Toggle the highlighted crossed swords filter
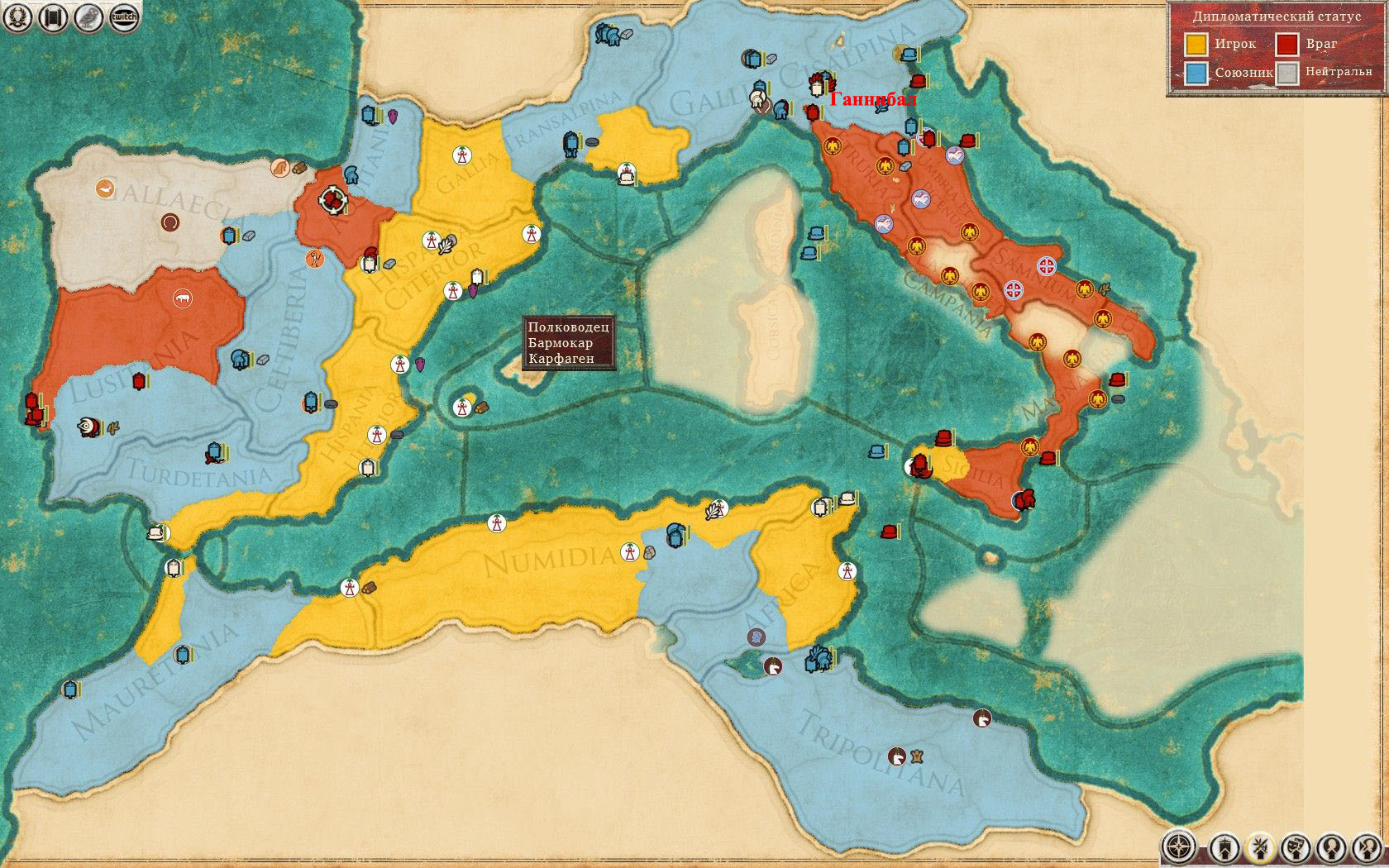1389x868 pixels. point(1260,847)
